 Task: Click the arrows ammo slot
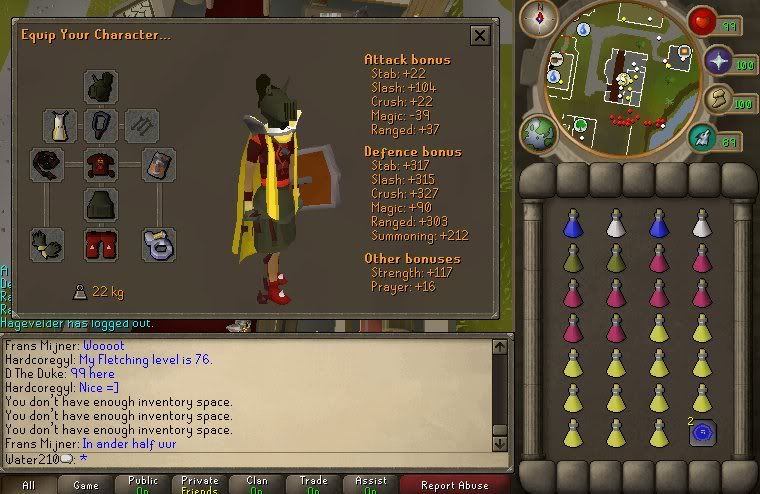tap(141, 126)
